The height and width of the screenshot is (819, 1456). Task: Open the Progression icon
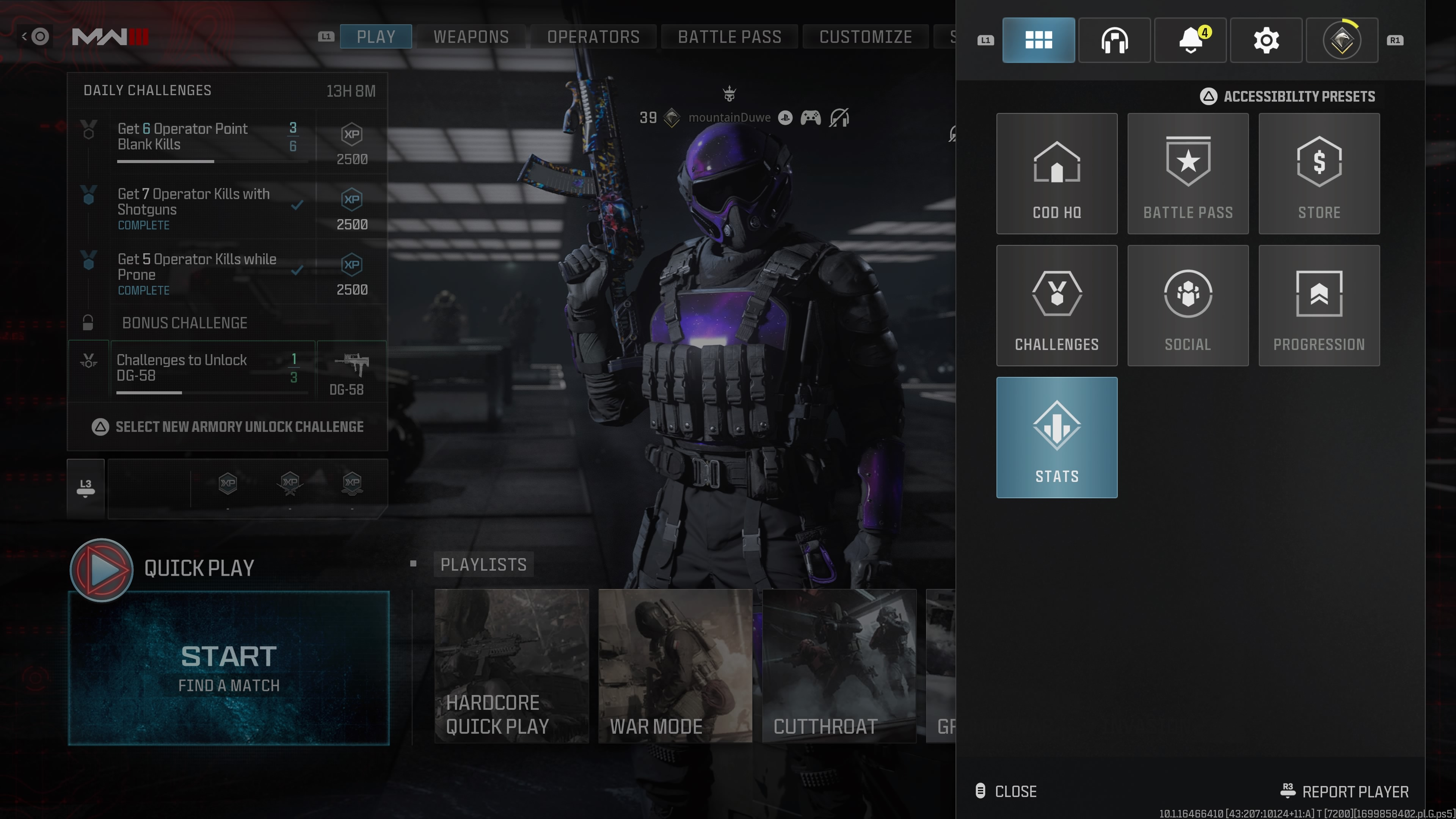(x=1319, y=306)
